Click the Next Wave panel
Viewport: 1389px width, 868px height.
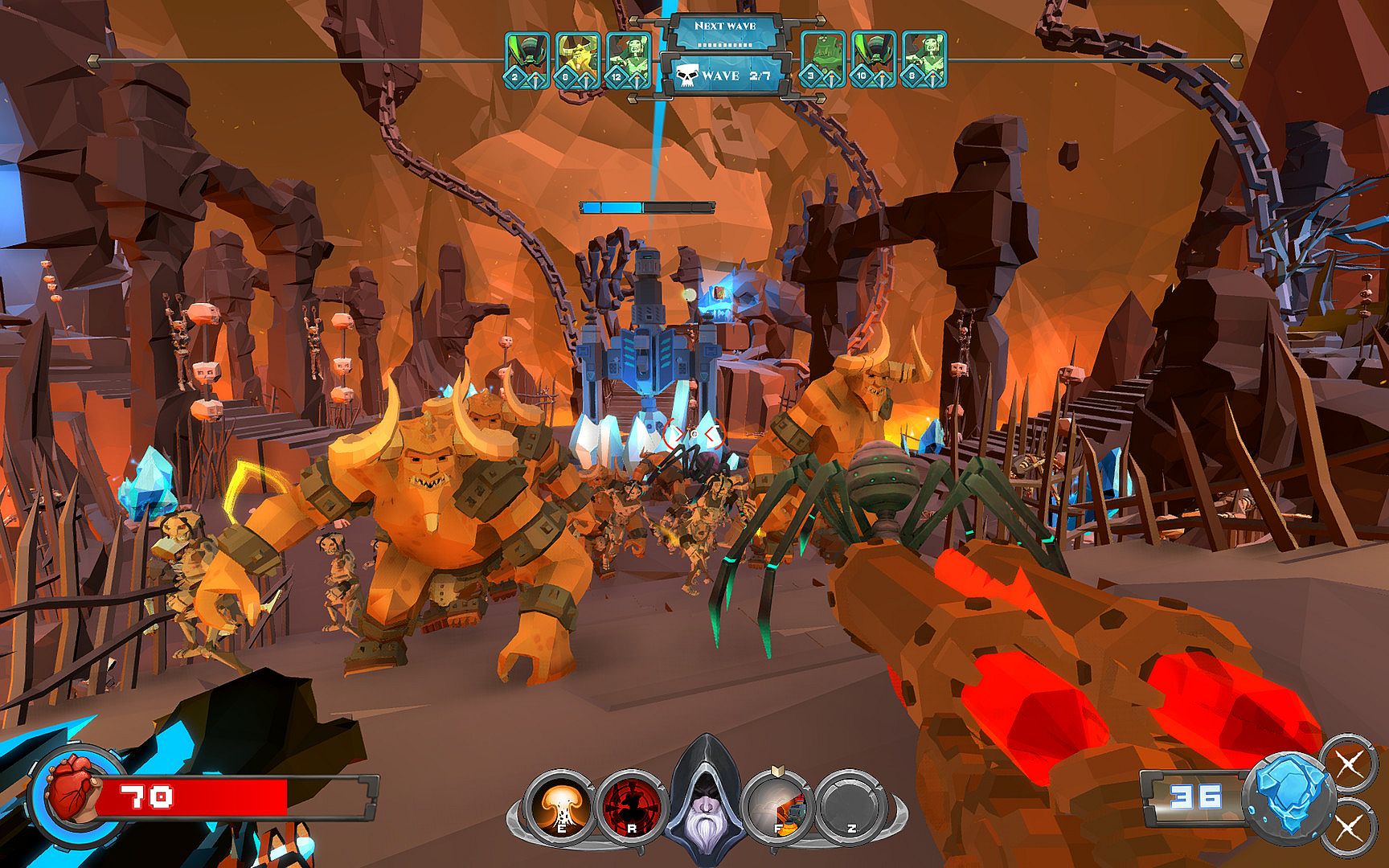725,31
